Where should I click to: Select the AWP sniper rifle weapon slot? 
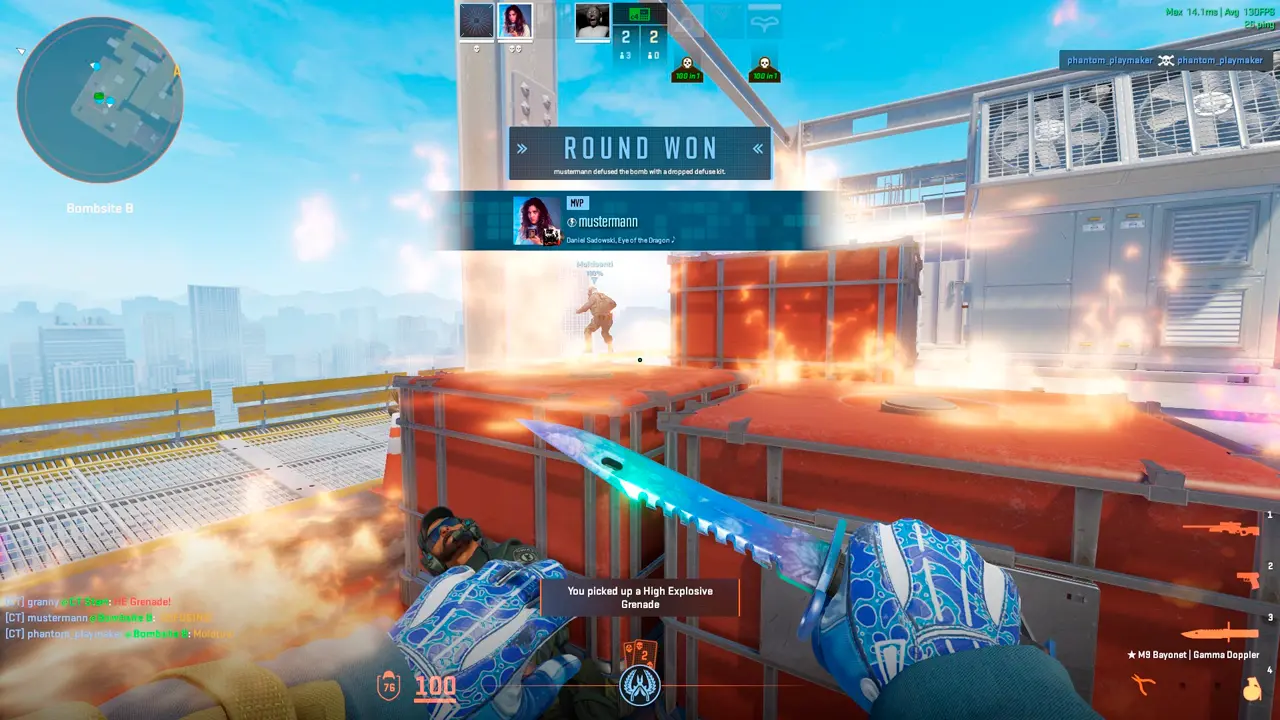click(x=1220, y=527)
